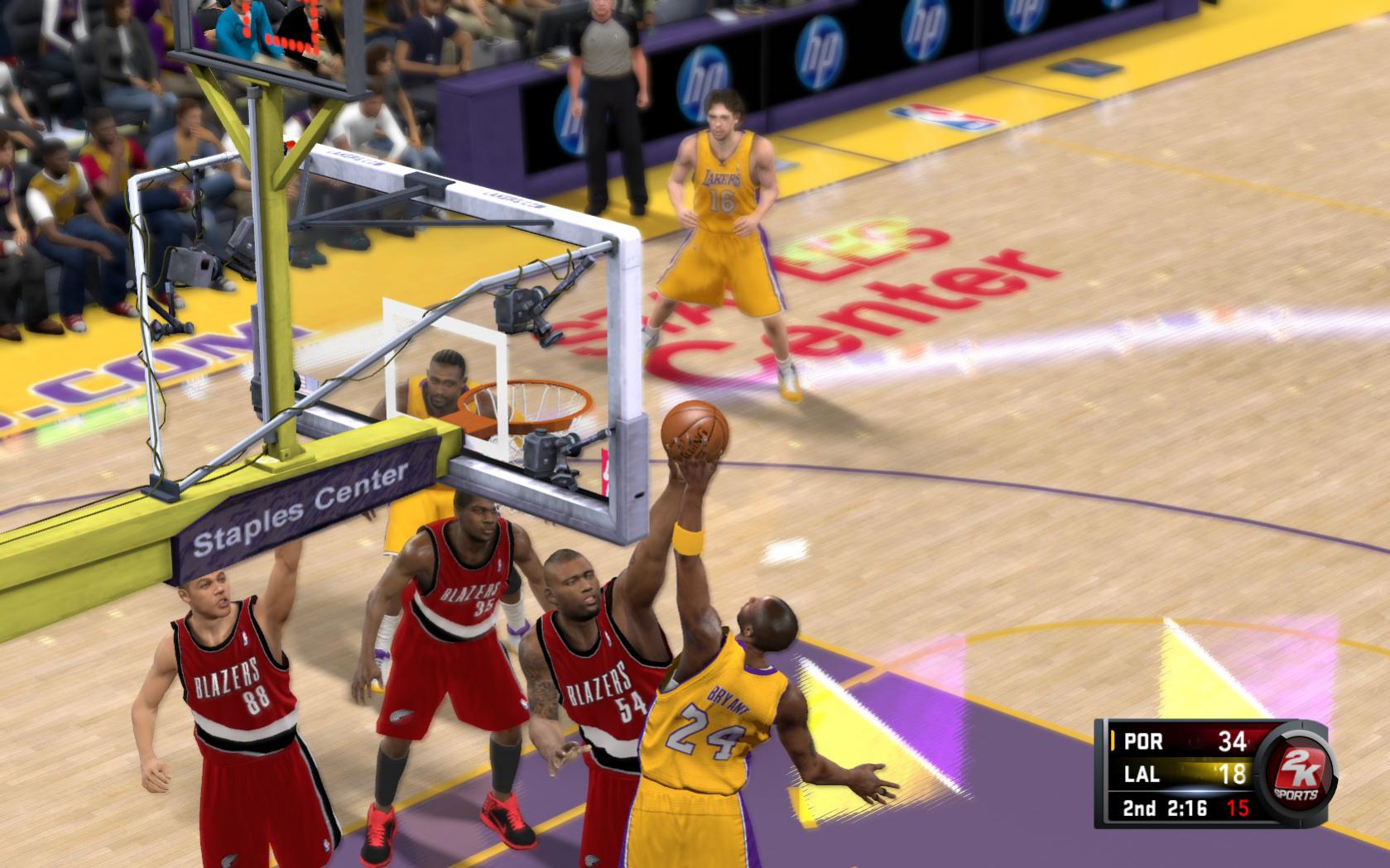Click the Trail Blazers logo on jersey 54

598,685
